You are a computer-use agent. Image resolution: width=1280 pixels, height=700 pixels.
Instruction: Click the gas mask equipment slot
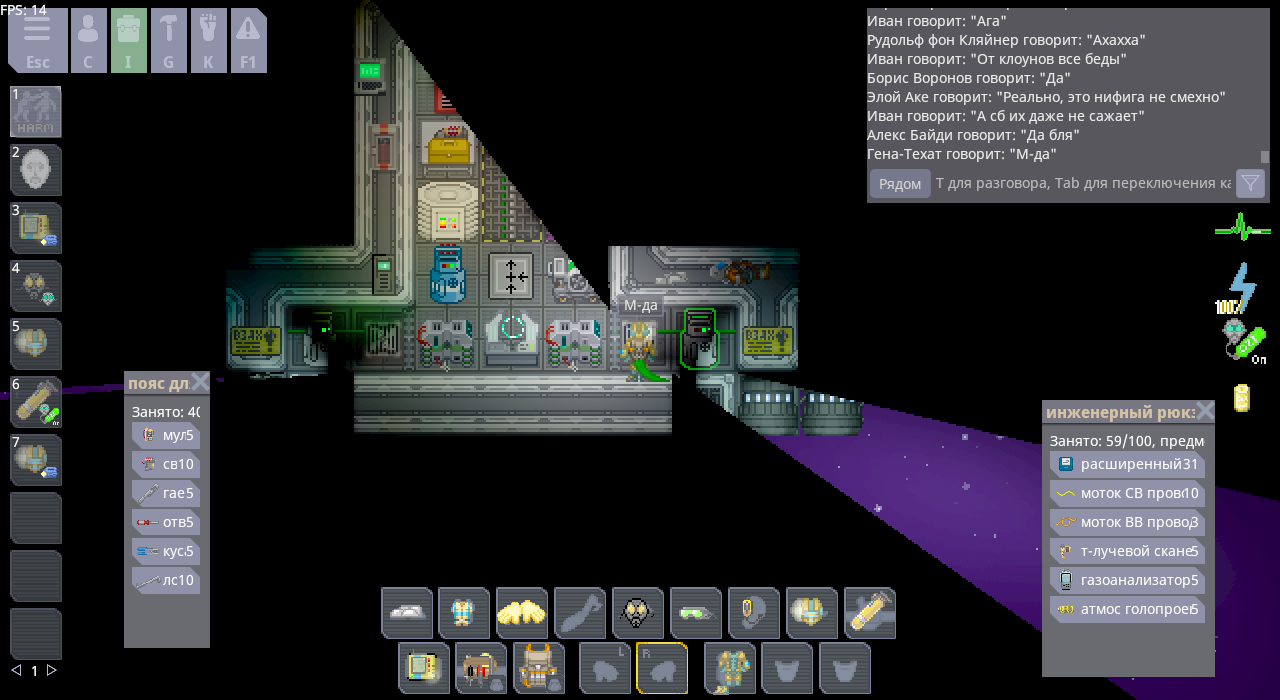click(x=638, y=613)
